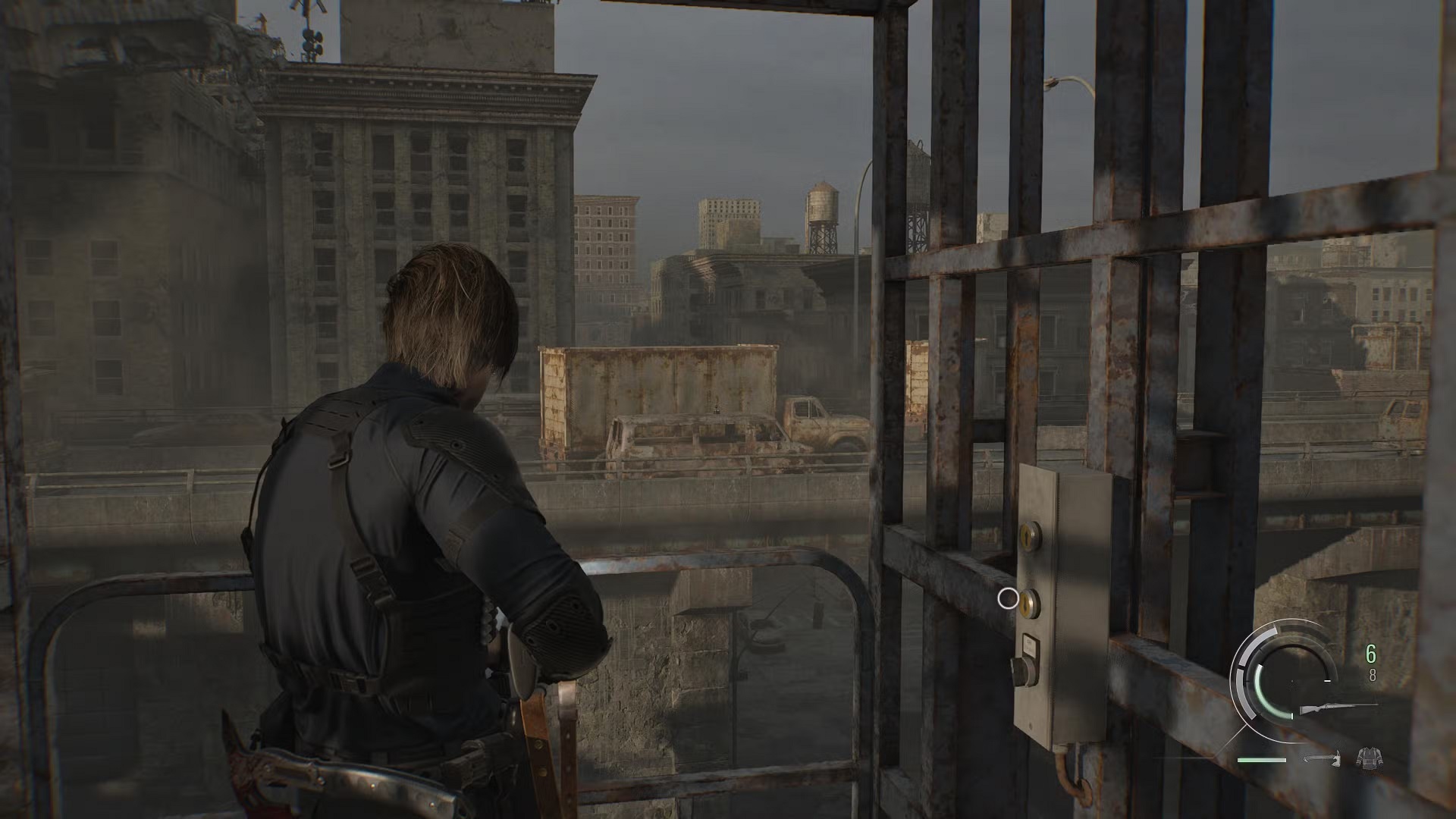Viewport: 1456px width, 819px height.
Task: Click the hatchet melee weapon icon
Action: 1323,758
